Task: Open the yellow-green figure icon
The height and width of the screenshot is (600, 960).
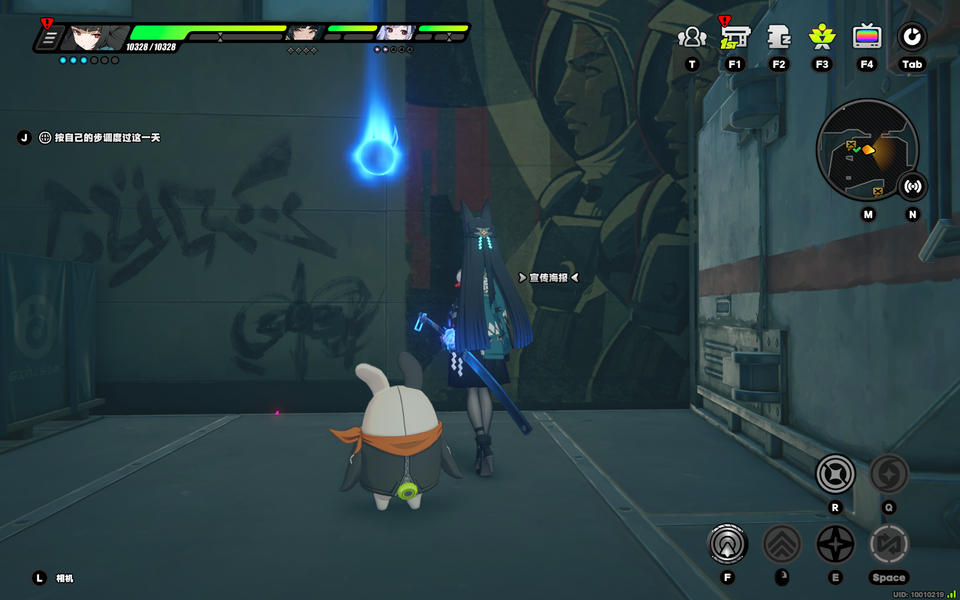Action: (x=822, y=38)
